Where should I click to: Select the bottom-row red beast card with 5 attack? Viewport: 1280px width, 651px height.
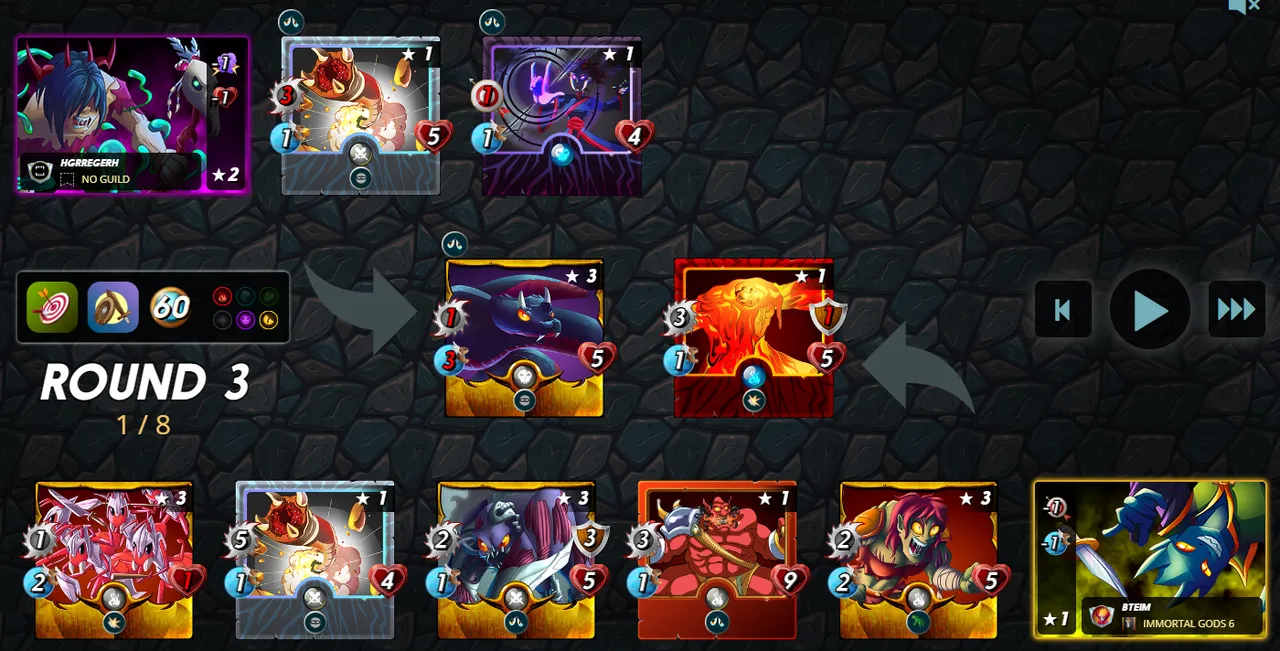(x=315, y=560)
